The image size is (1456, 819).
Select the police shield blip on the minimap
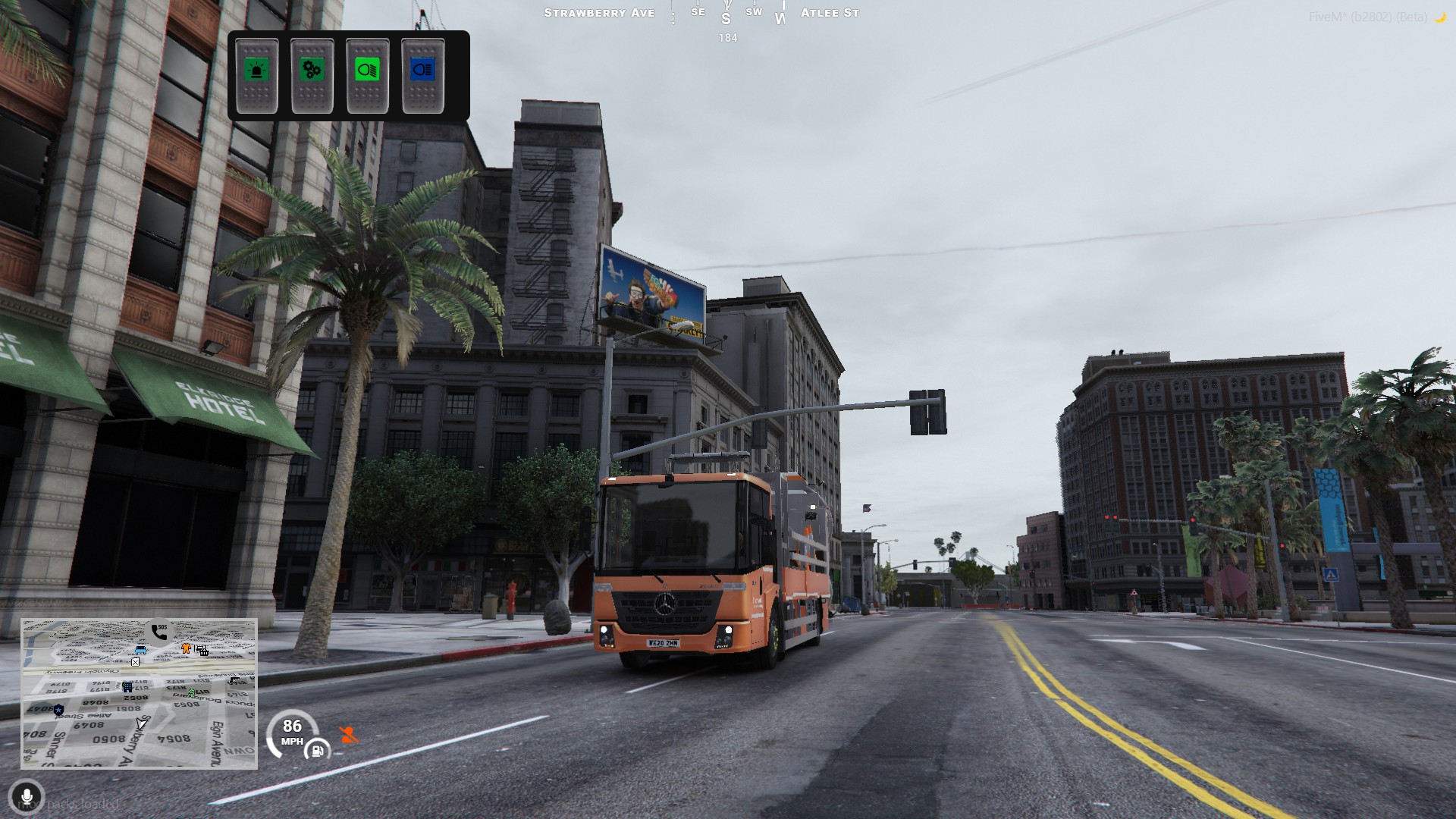[x=58, y=711]
